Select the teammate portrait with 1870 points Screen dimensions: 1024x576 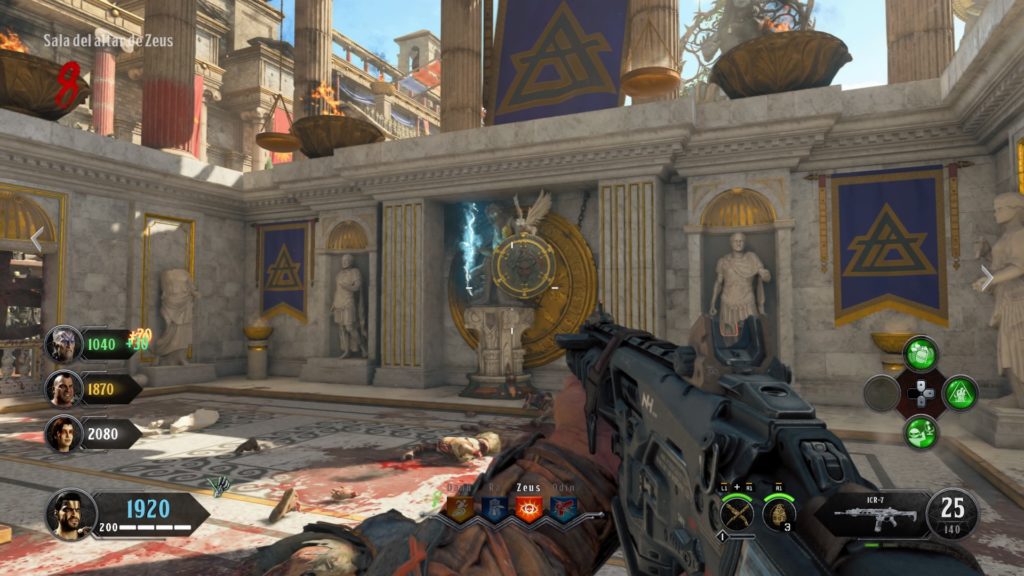click(x=64, y=389)
